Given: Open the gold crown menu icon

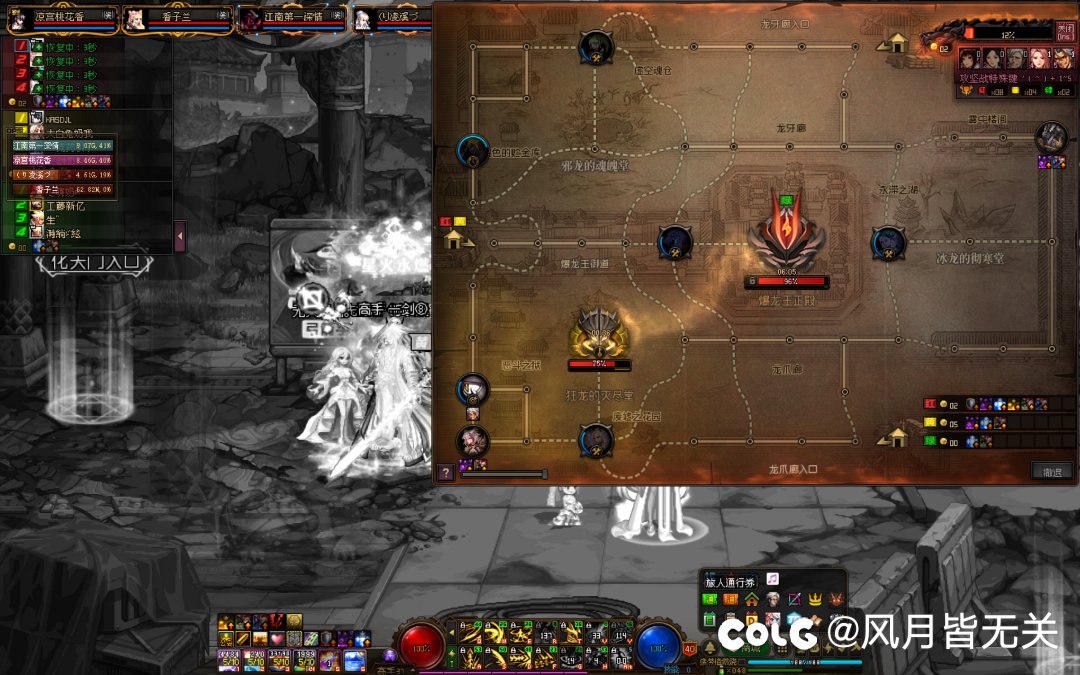Looking at the screenshot, I should point(815,599).
